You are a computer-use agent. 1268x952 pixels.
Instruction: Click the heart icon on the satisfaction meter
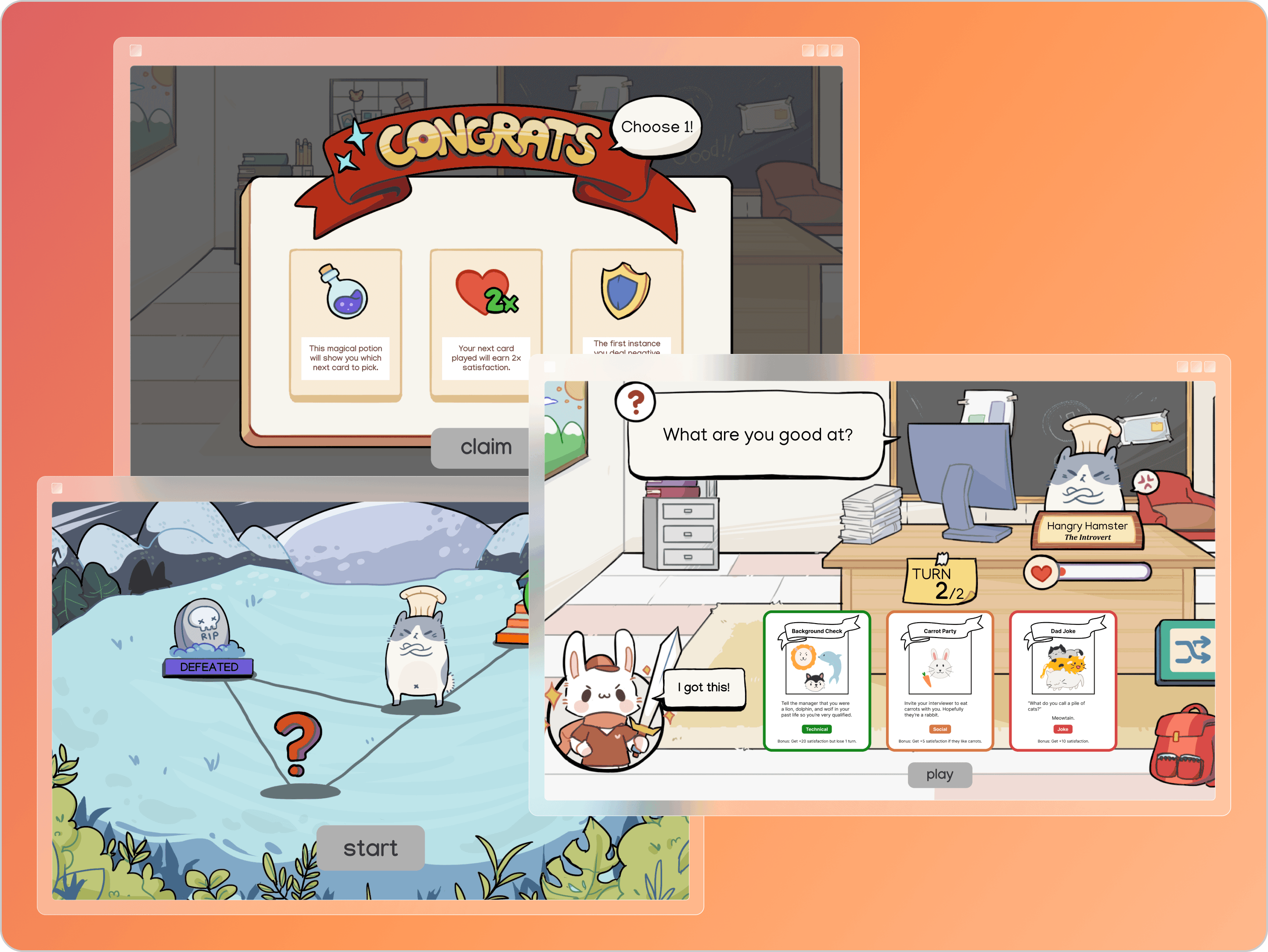pyautogui.click(x=1042, y=573)
